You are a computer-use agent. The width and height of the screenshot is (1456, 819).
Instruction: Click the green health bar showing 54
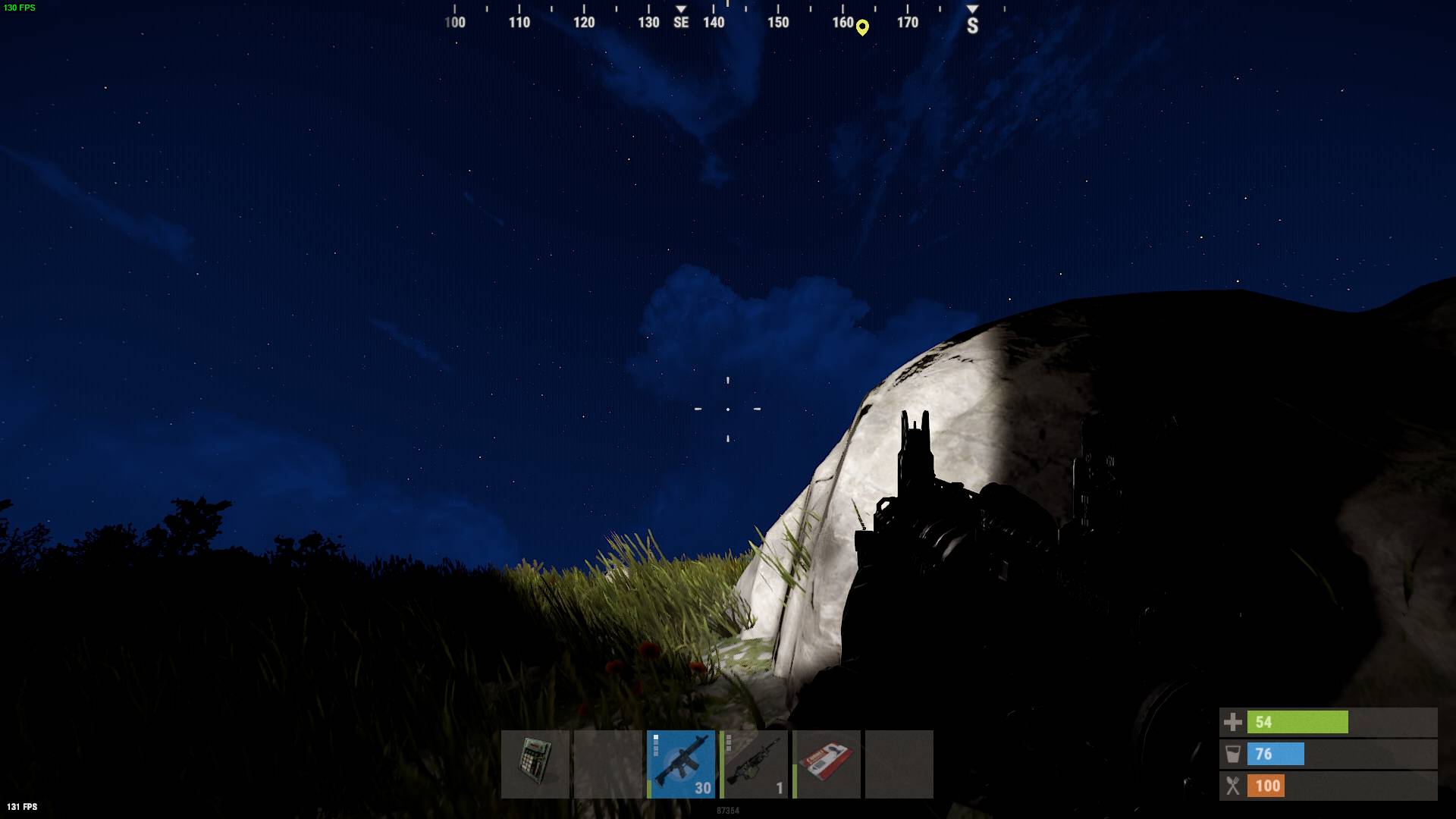point(1298,722)
